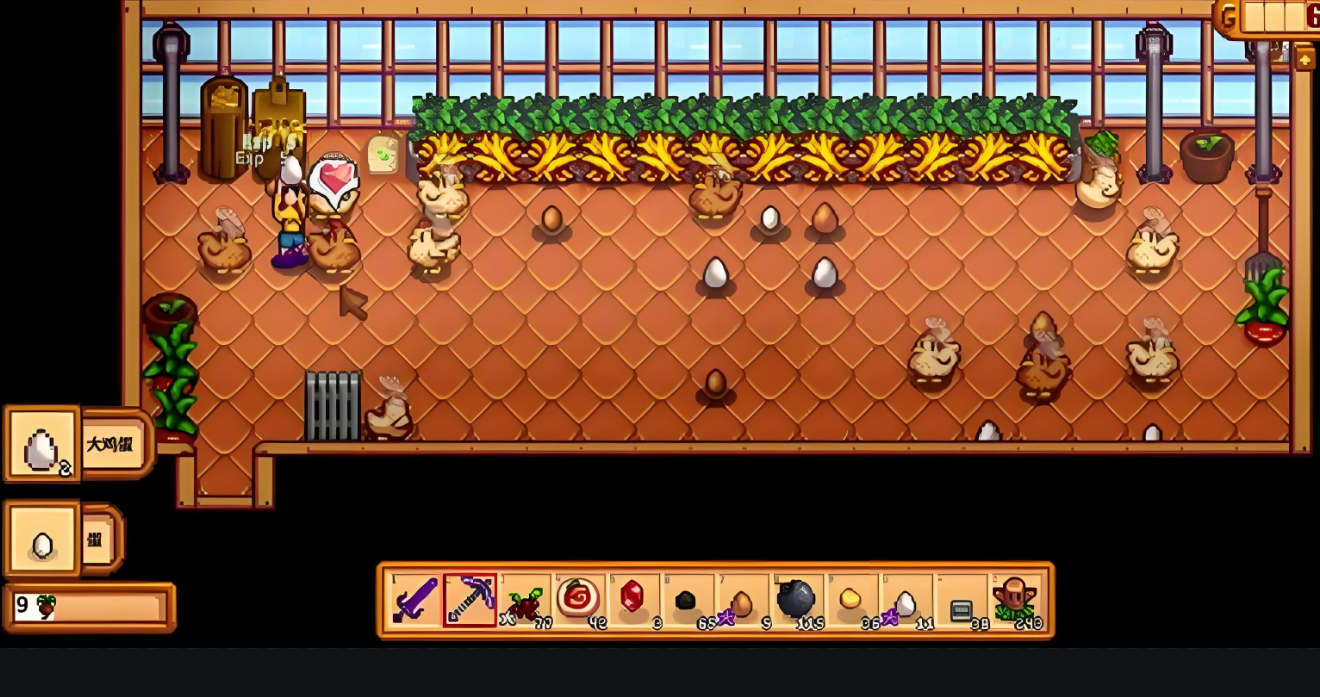Select the purple pickaxe hotbar slot
Image resolution: width=1320 pixels, height=697 pixels.
click(470, 600)
